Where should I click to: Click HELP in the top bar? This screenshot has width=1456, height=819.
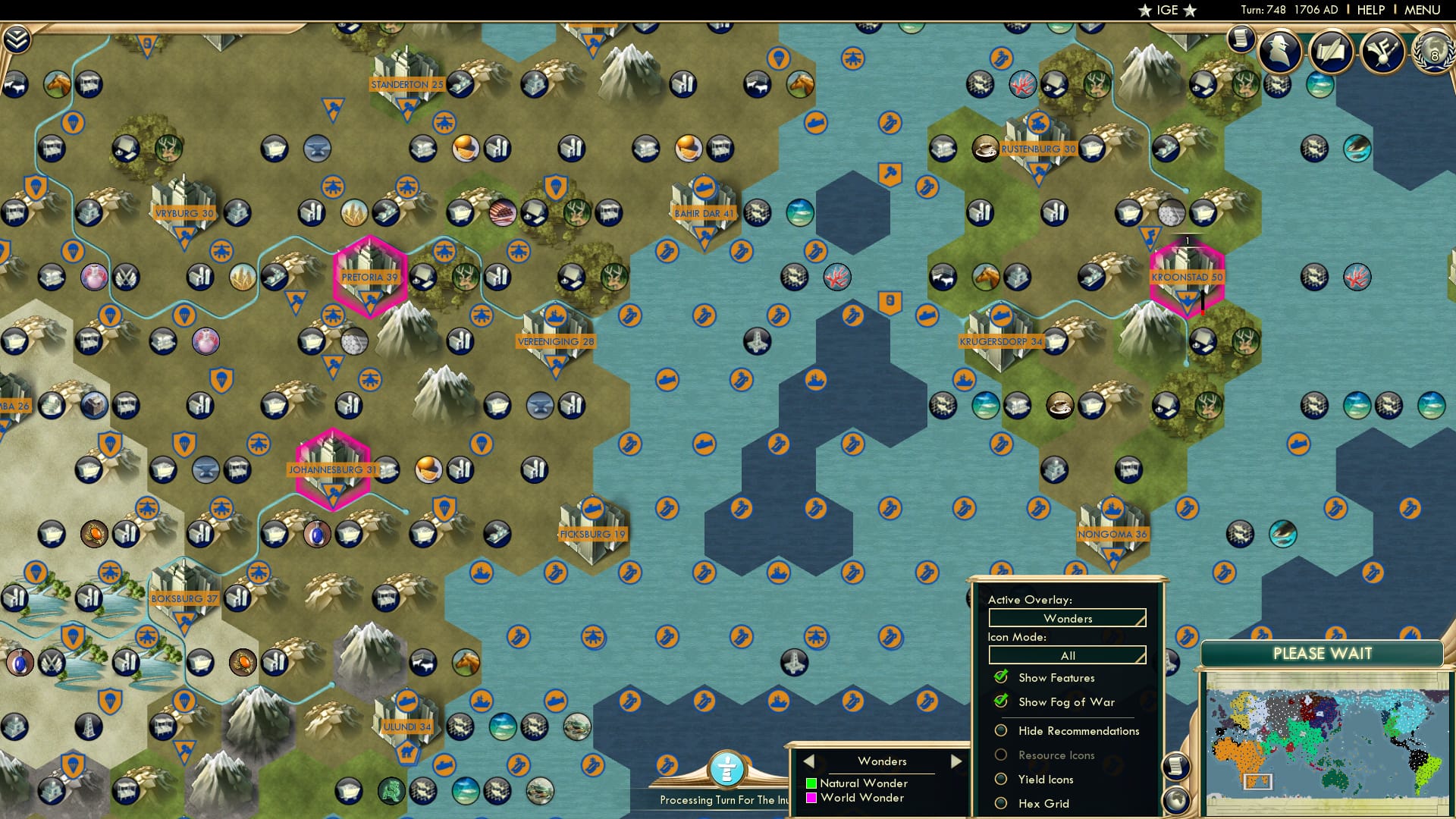1373,10
